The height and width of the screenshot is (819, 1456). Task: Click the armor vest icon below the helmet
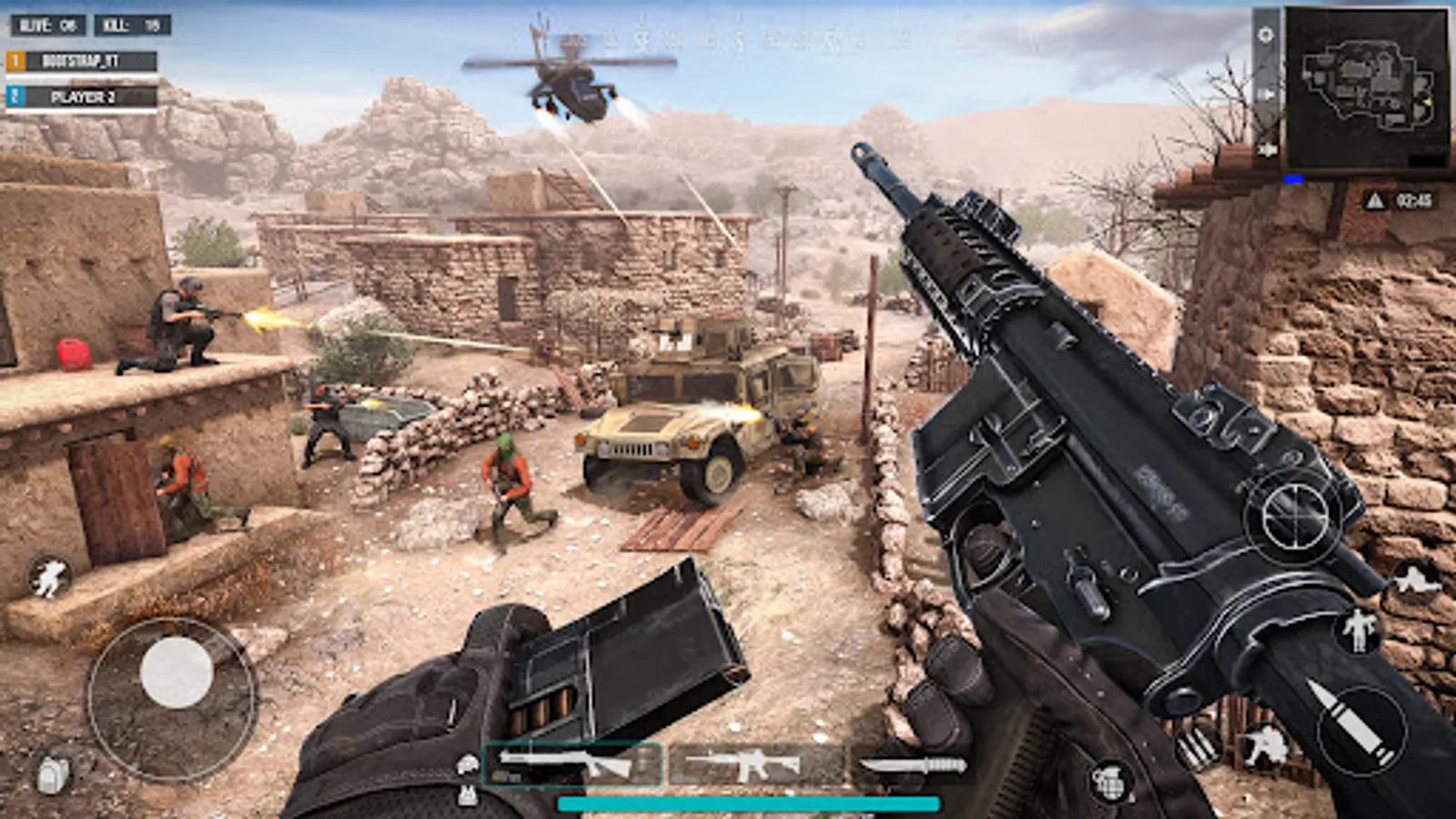467,794
